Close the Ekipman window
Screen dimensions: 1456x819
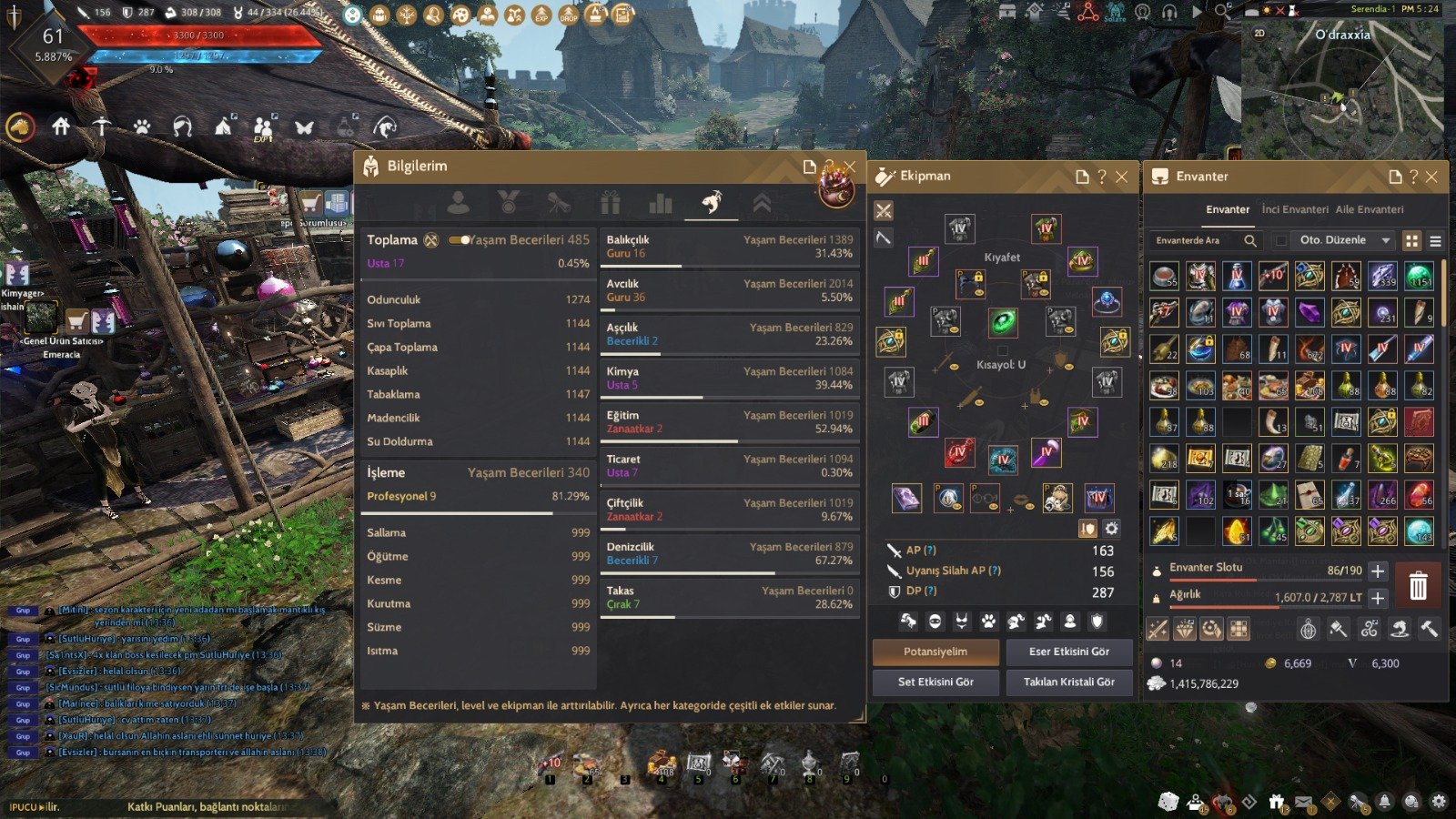click(x=1122, y=177)
